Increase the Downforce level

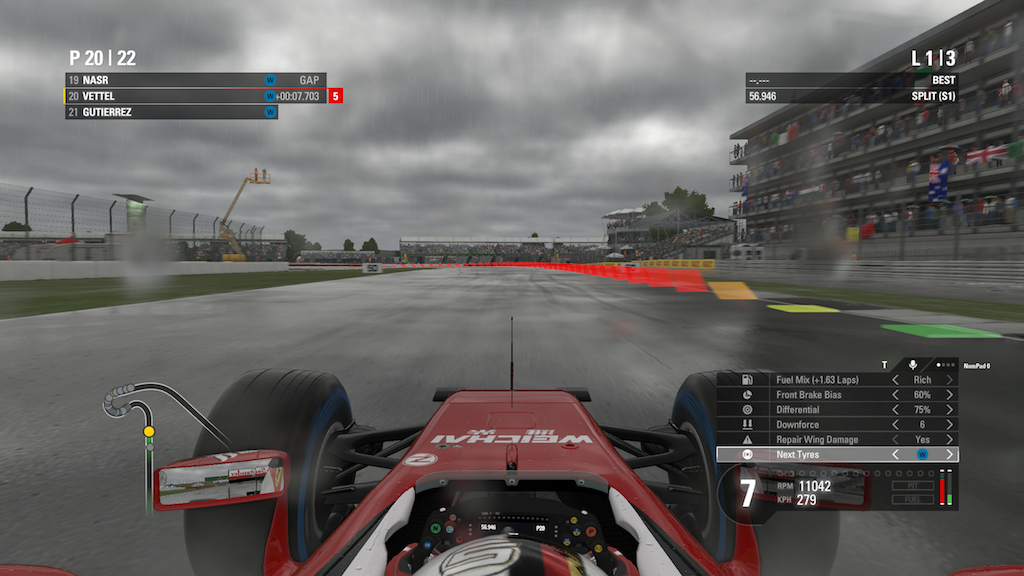949,425
